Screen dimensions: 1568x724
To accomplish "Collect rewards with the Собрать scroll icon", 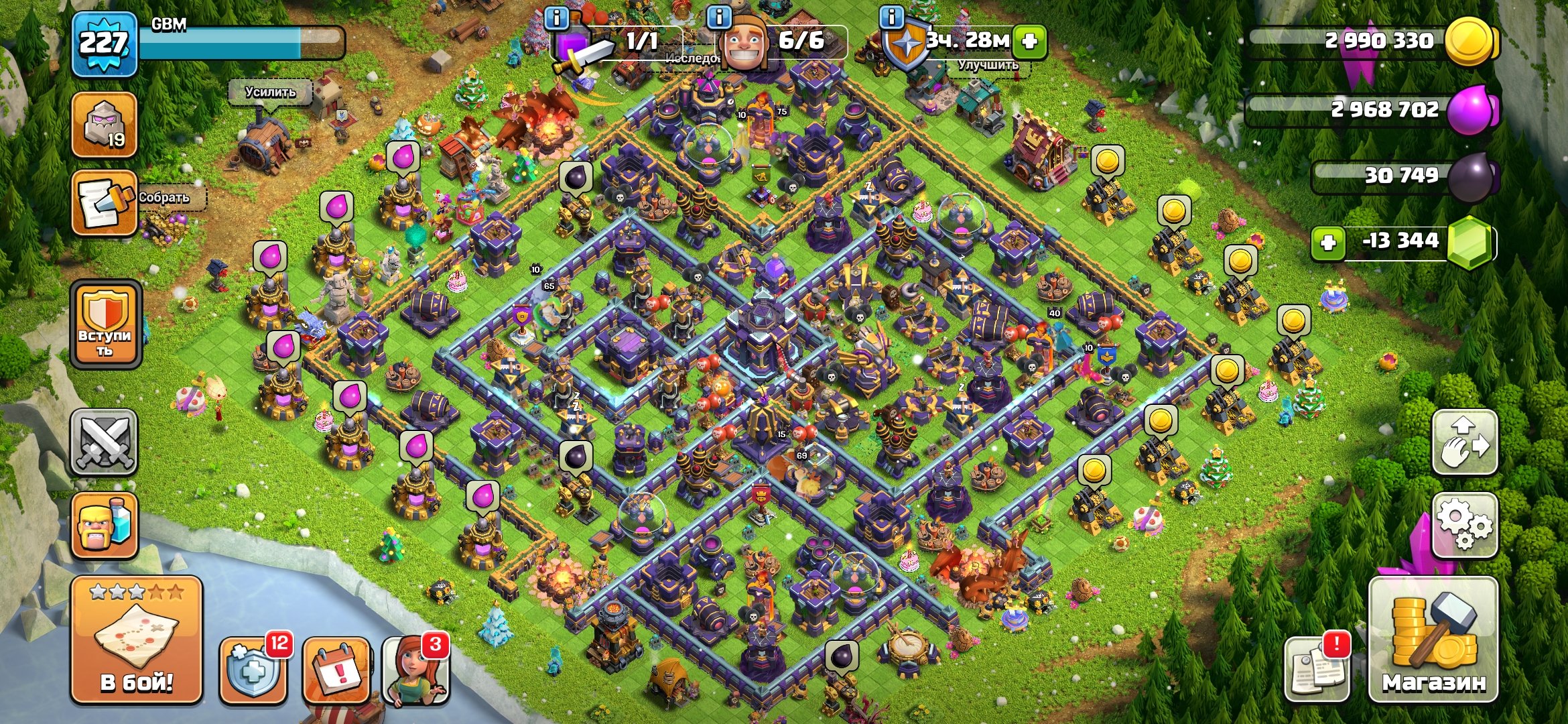I will click(104, 202).
